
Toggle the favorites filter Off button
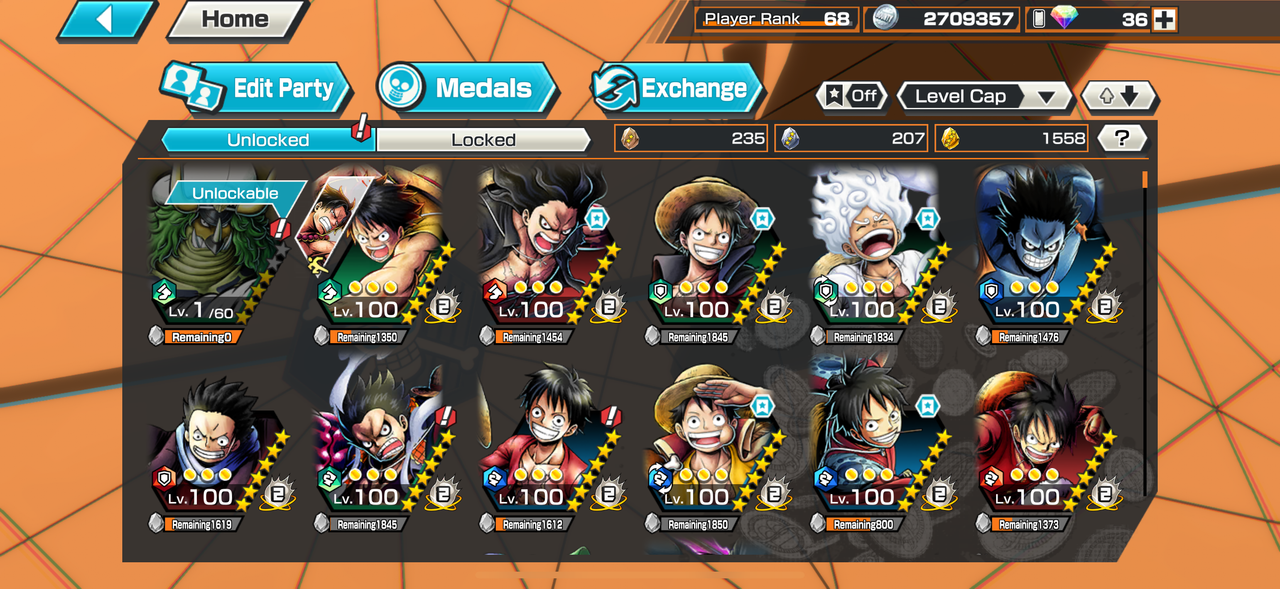click(852, 96)
